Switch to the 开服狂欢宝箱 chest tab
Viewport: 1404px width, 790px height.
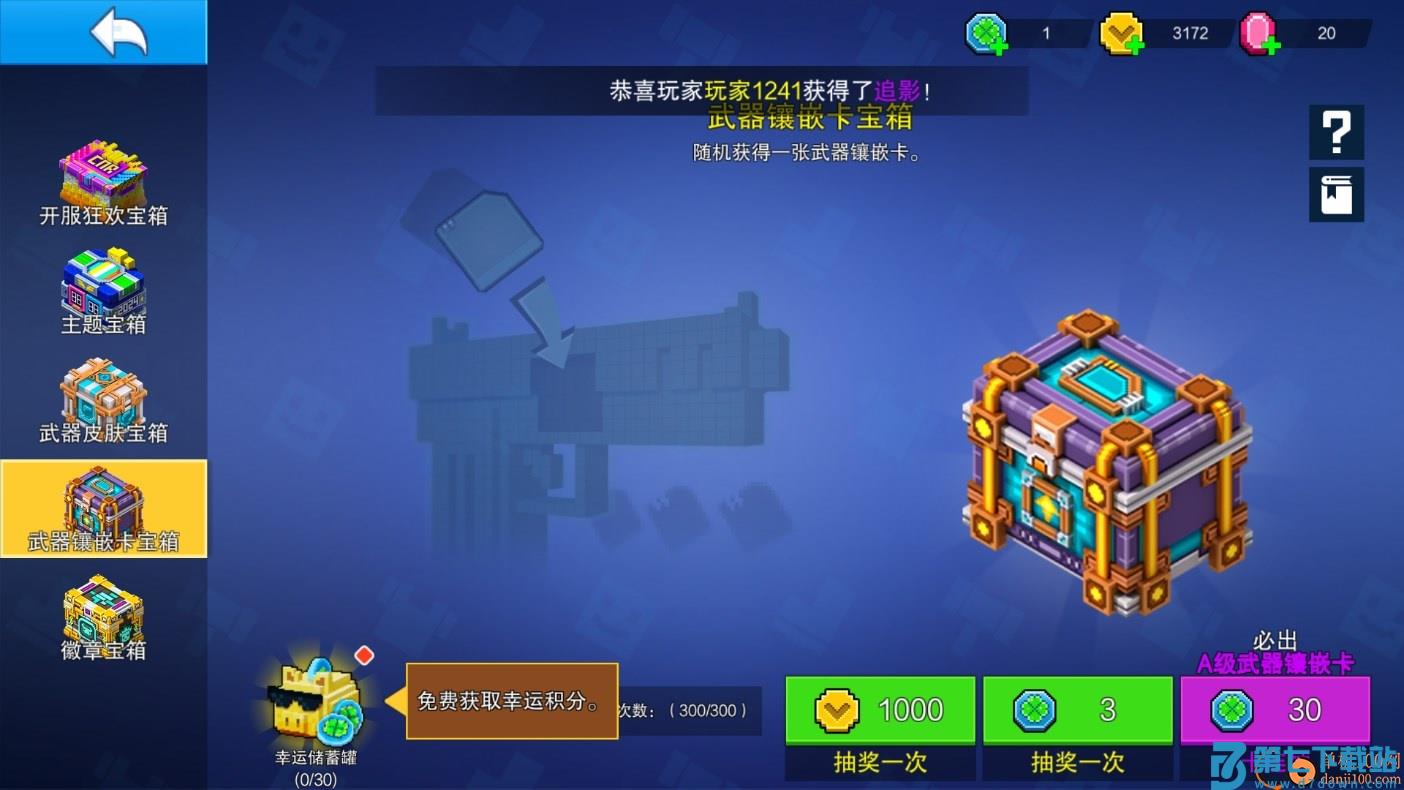tap(103, 180)
